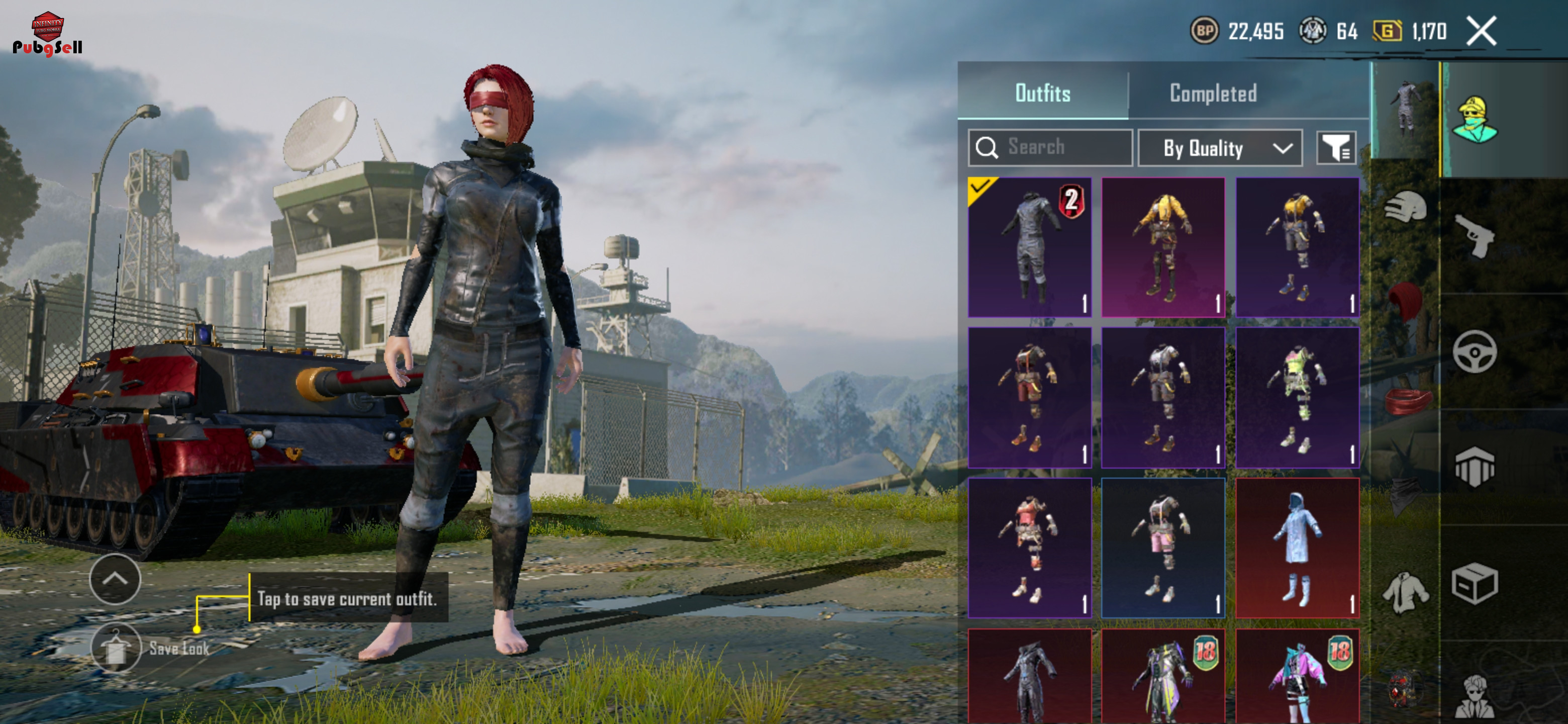1568x724 pixels.
Task: Open the jacket clothing category icon
Action: [1406, 592]
